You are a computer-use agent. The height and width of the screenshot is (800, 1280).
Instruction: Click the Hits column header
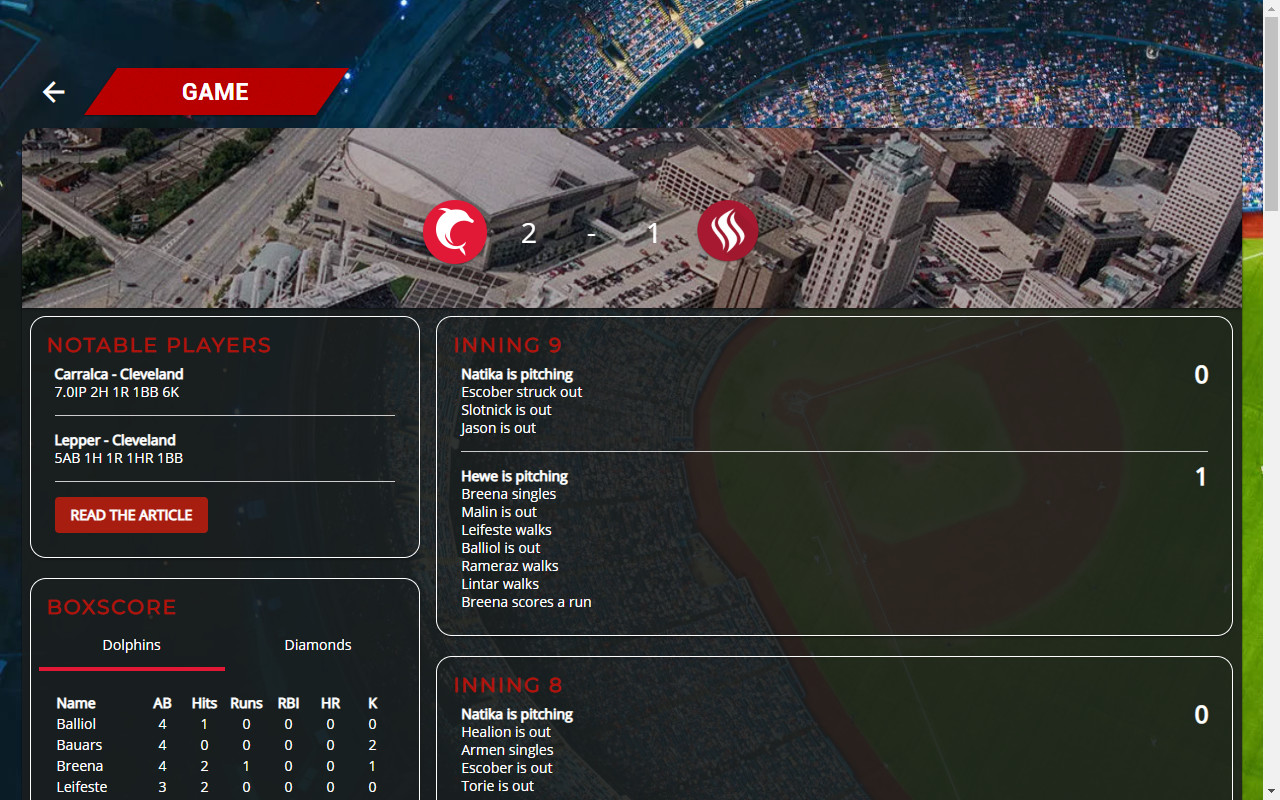pyautogui.click(x=203, y=703)
